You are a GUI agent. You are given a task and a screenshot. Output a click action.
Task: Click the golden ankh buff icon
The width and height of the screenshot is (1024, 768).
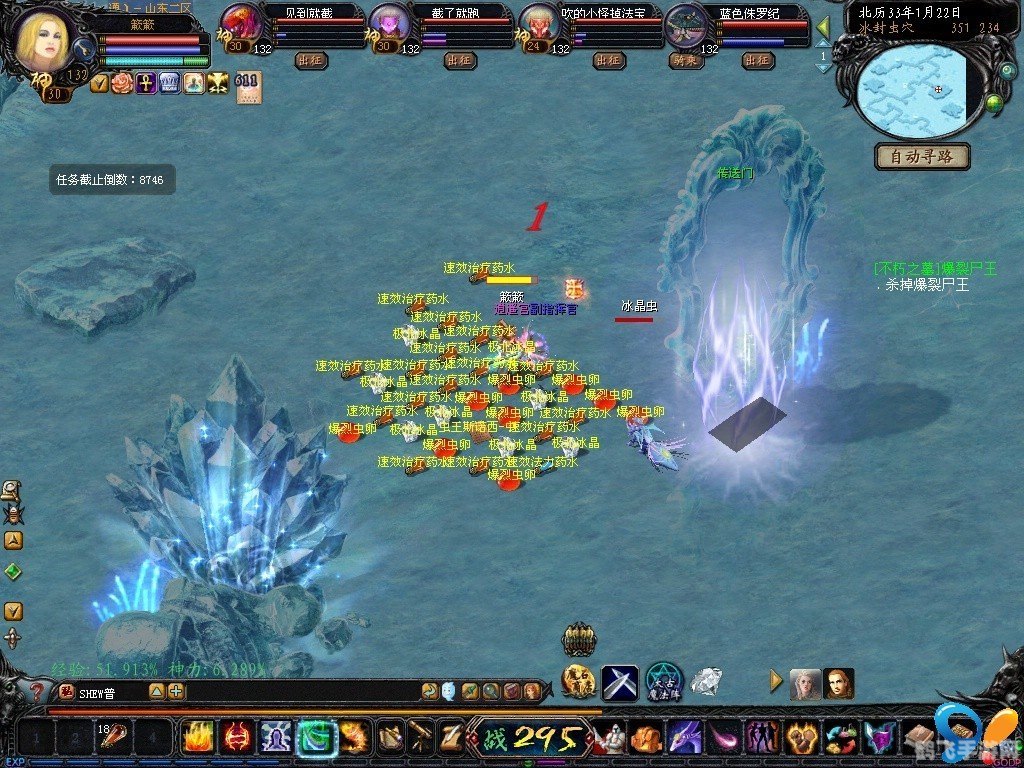[146, 84]
